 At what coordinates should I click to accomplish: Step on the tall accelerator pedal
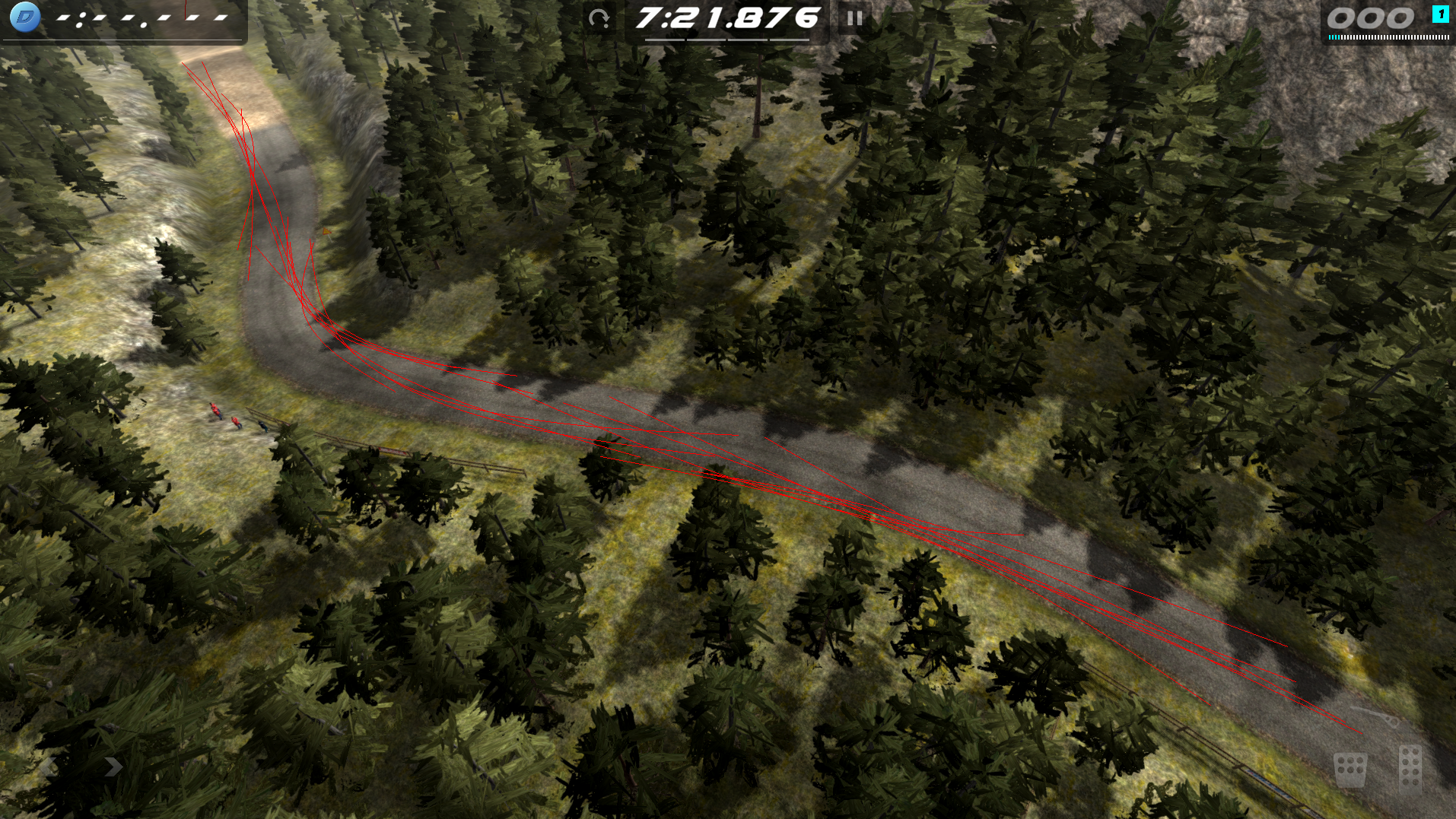(x=1410, y=768)
